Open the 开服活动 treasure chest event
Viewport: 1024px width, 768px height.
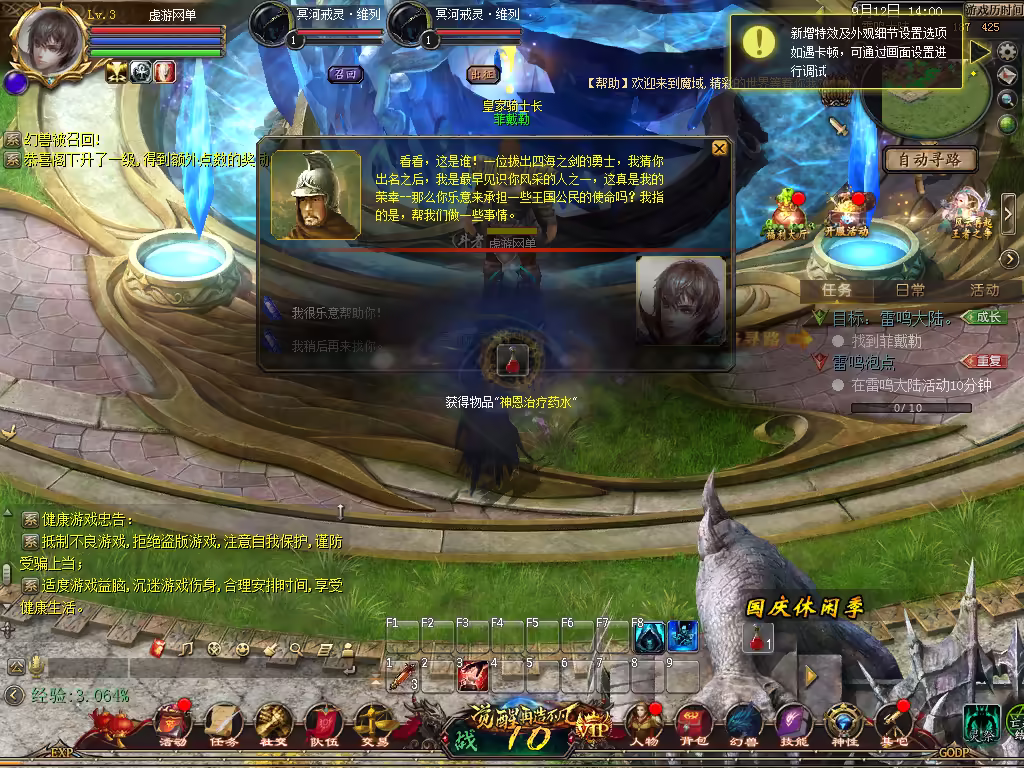coord(846,212)
